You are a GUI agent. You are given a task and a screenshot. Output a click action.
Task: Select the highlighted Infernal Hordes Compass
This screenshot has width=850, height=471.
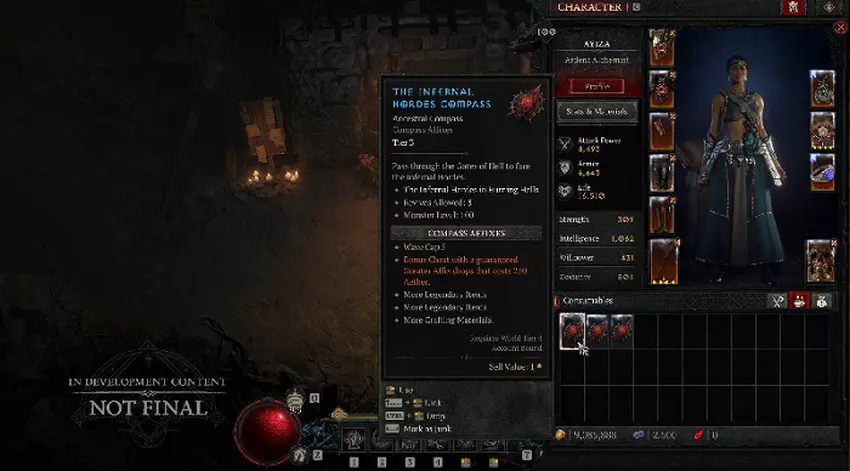click(572, 330)
